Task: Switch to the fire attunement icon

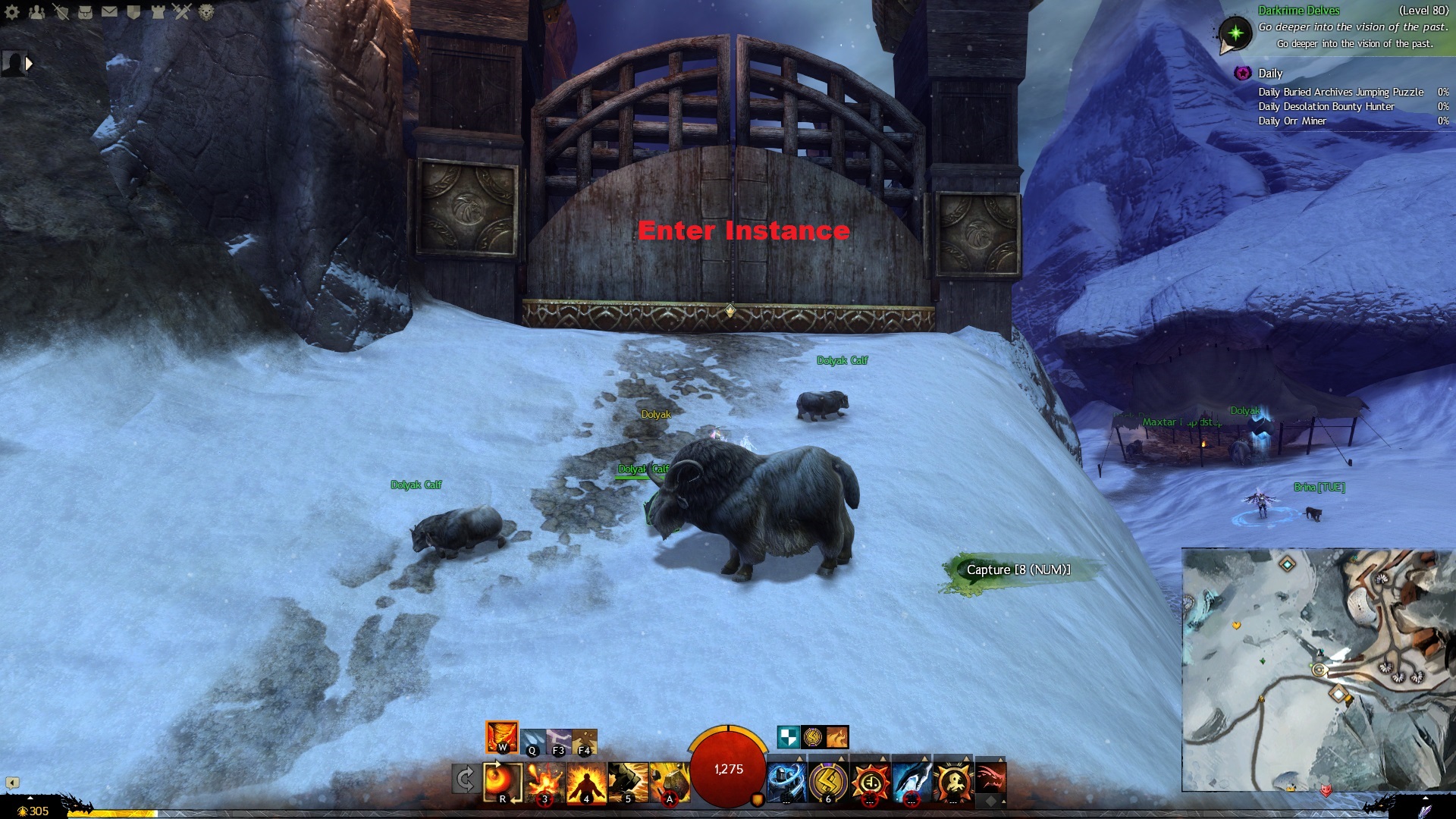Action: pos(501,737)
